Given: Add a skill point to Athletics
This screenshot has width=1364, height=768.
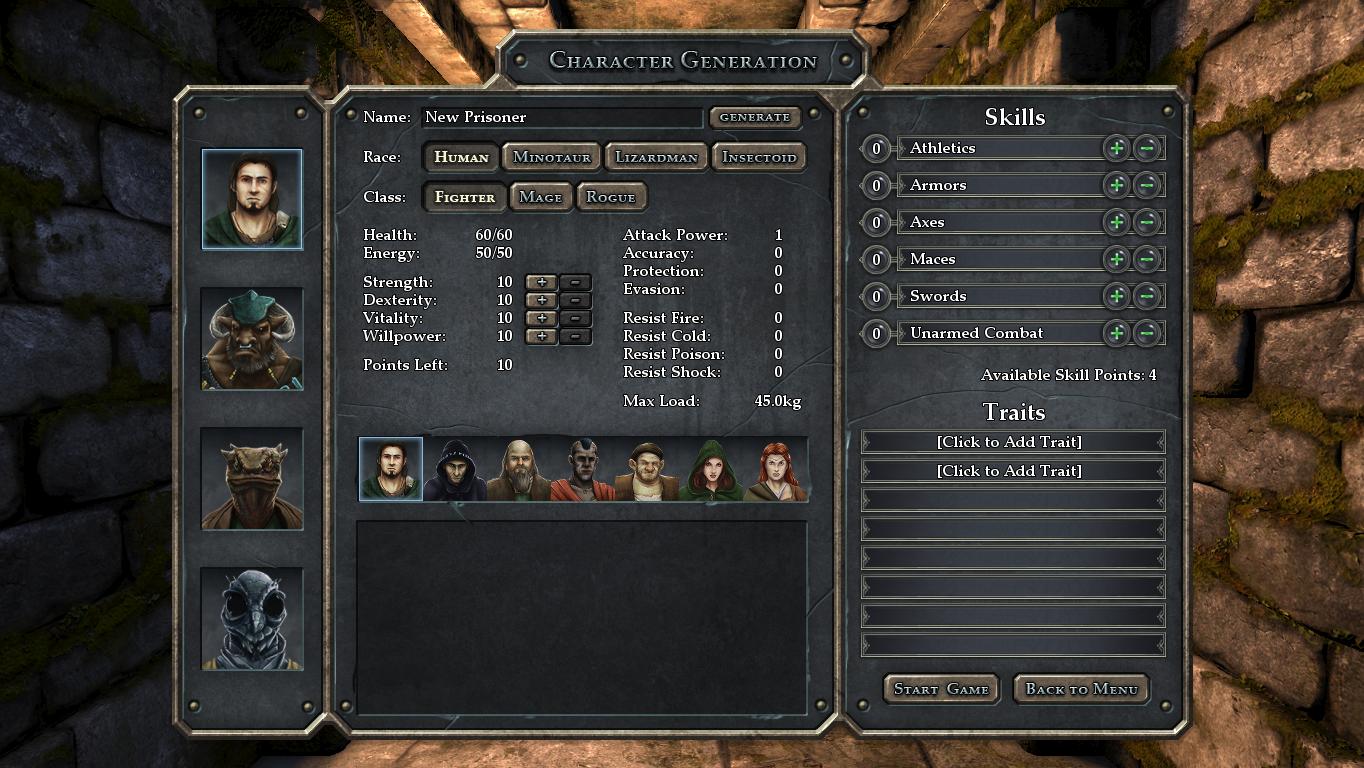Looking at the screenshot, I should (1116, 148).
